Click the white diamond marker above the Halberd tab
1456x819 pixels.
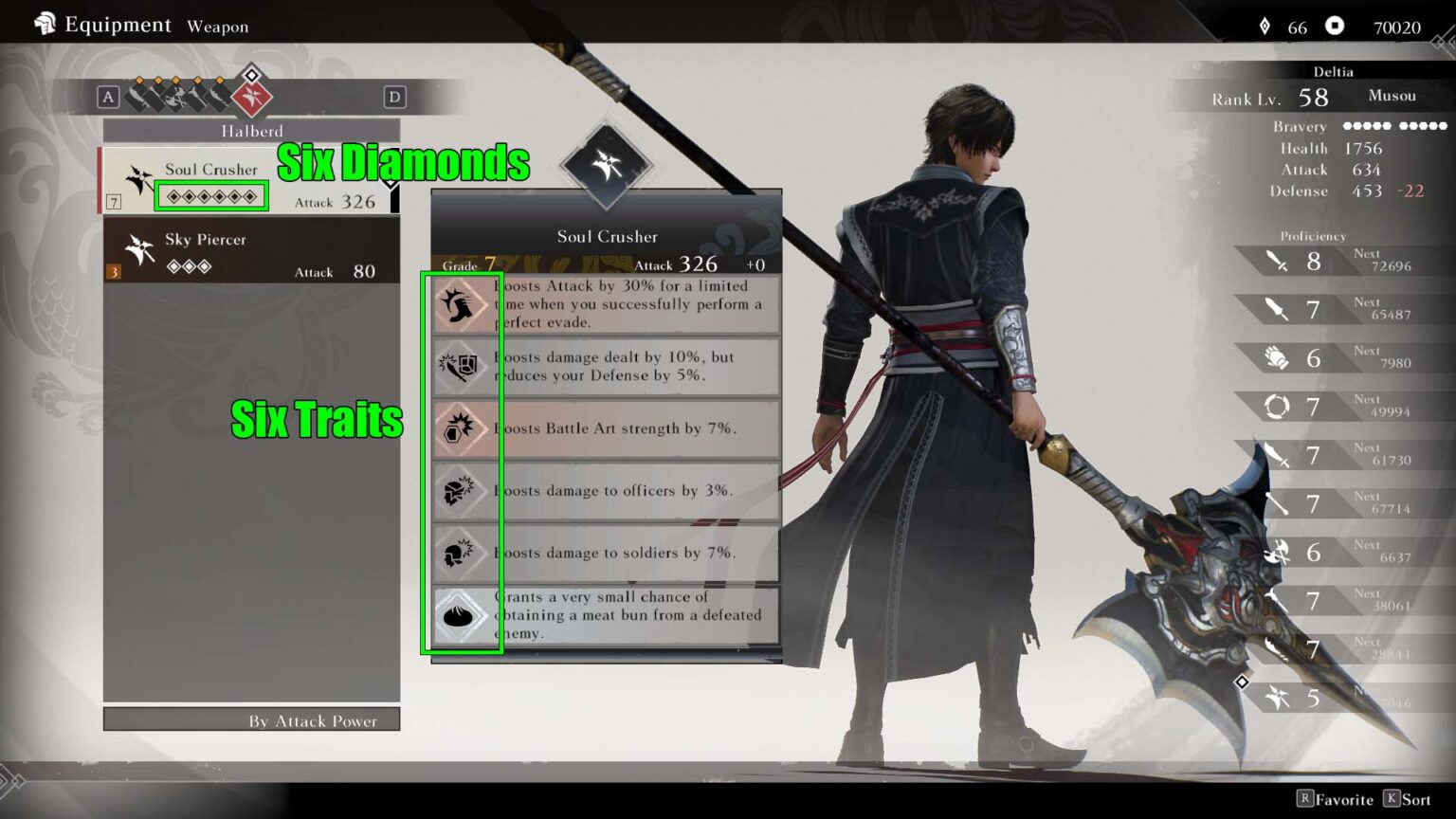(251, 73)
